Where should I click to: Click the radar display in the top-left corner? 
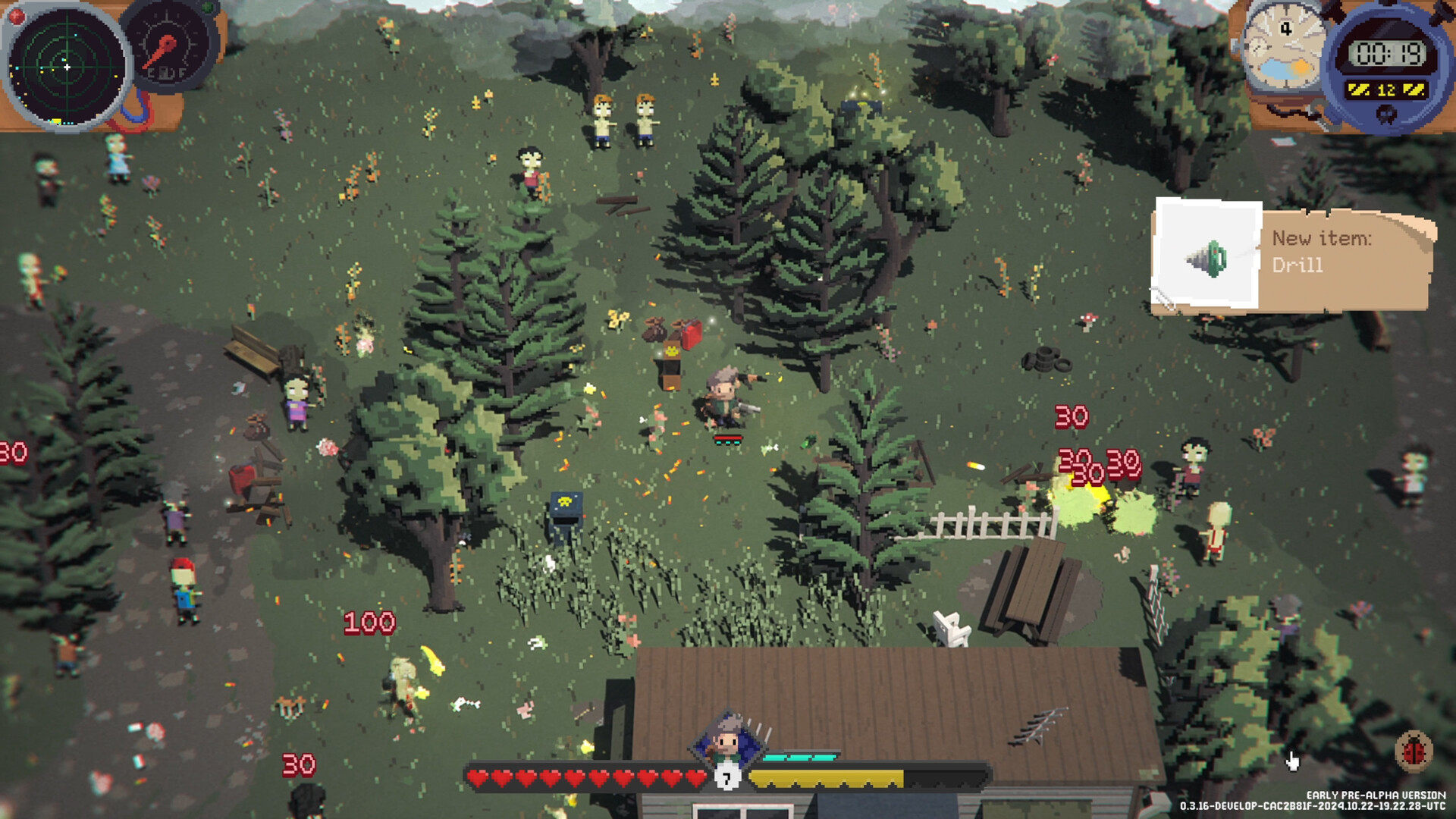click(x=67, y=67)
